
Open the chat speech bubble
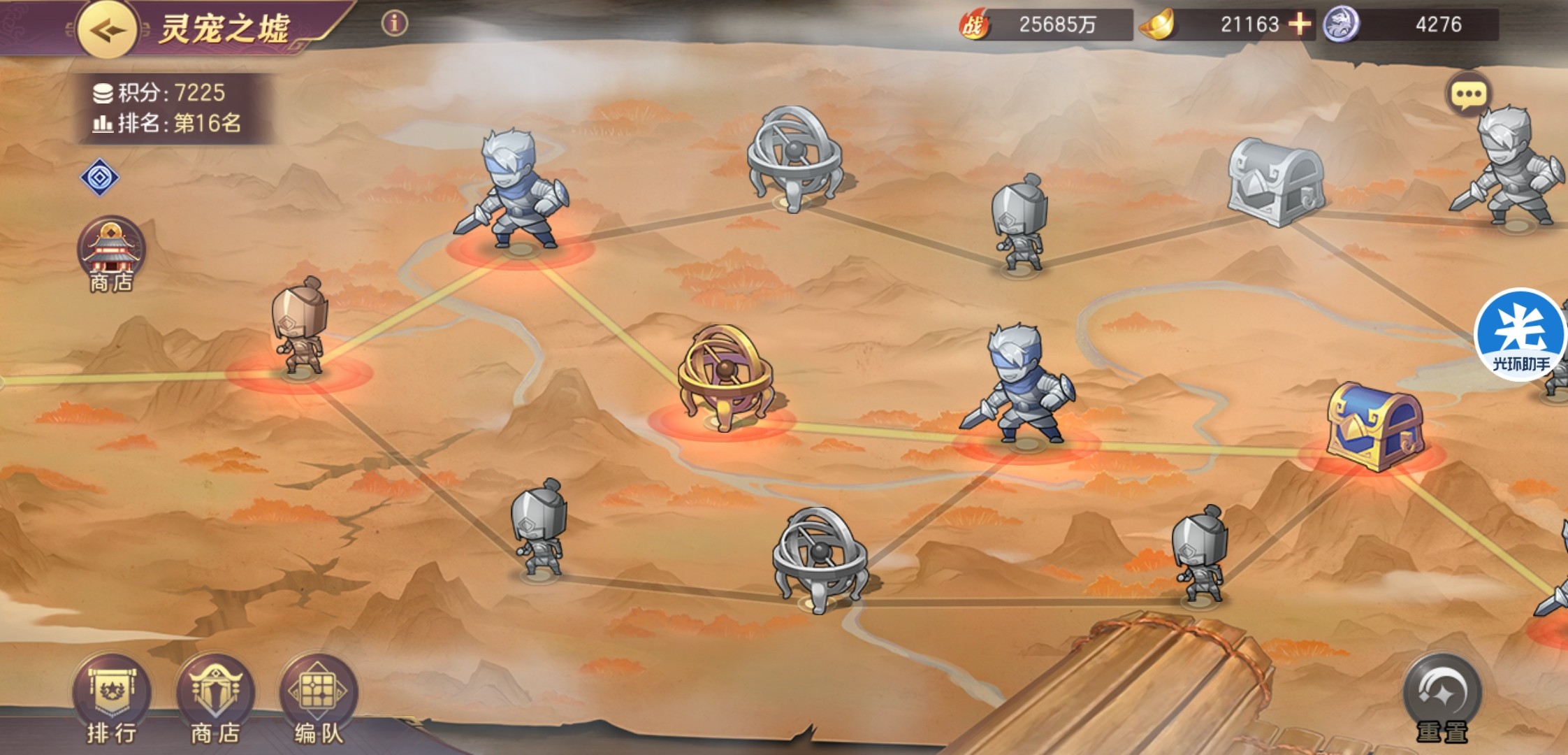1468,94
